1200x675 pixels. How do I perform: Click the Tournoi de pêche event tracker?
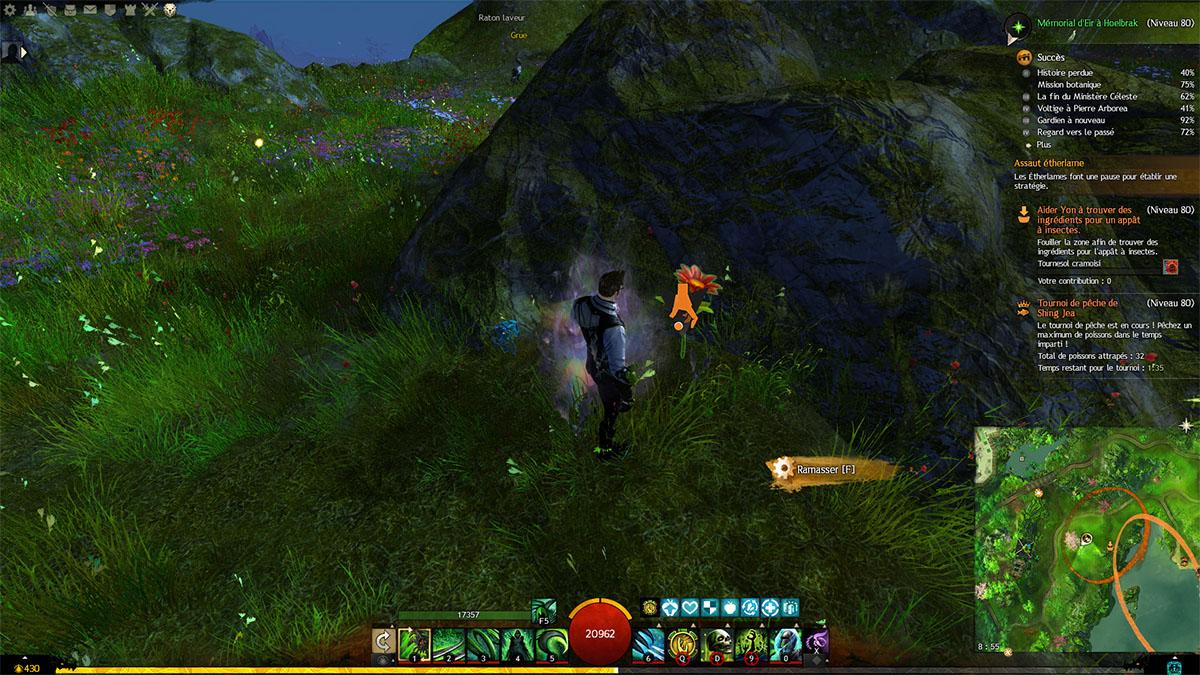click(1078, 307)
